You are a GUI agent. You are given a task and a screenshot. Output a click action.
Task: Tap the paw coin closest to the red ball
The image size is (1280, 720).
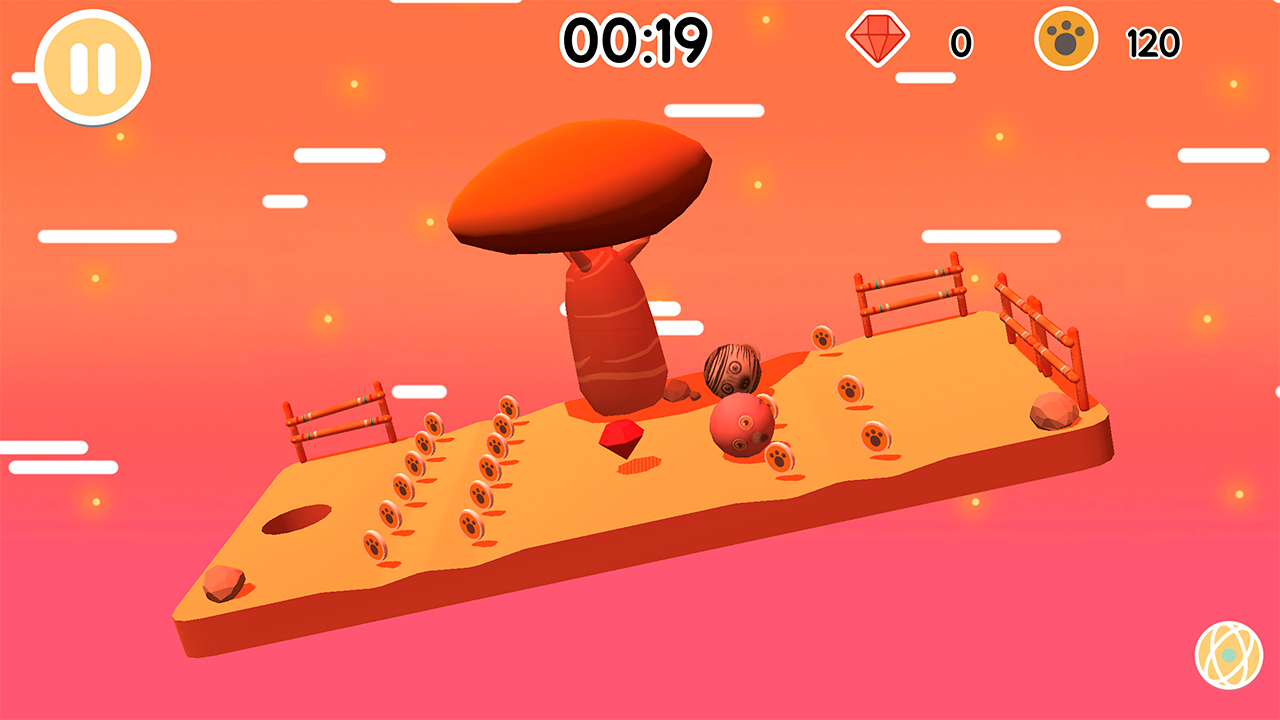pyautogui.click(x=779, y=457)
